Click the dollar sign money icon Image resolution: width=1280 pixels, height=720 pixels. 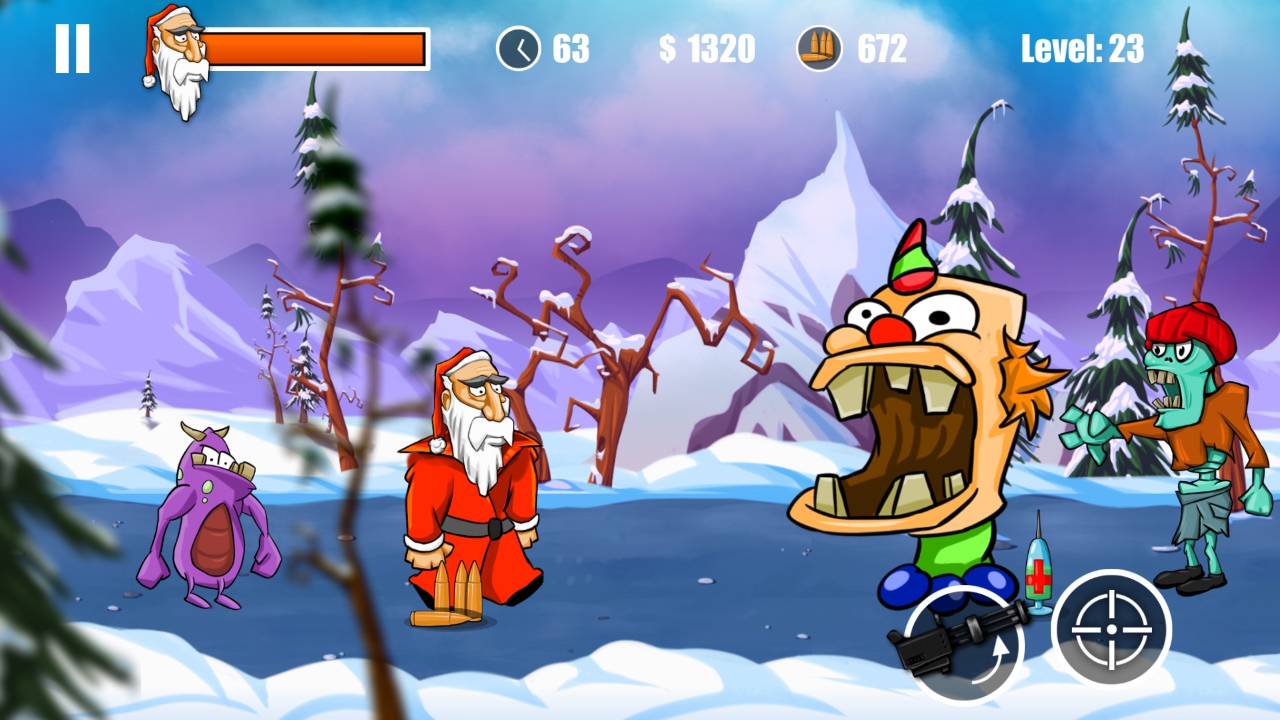pos(665,46)
